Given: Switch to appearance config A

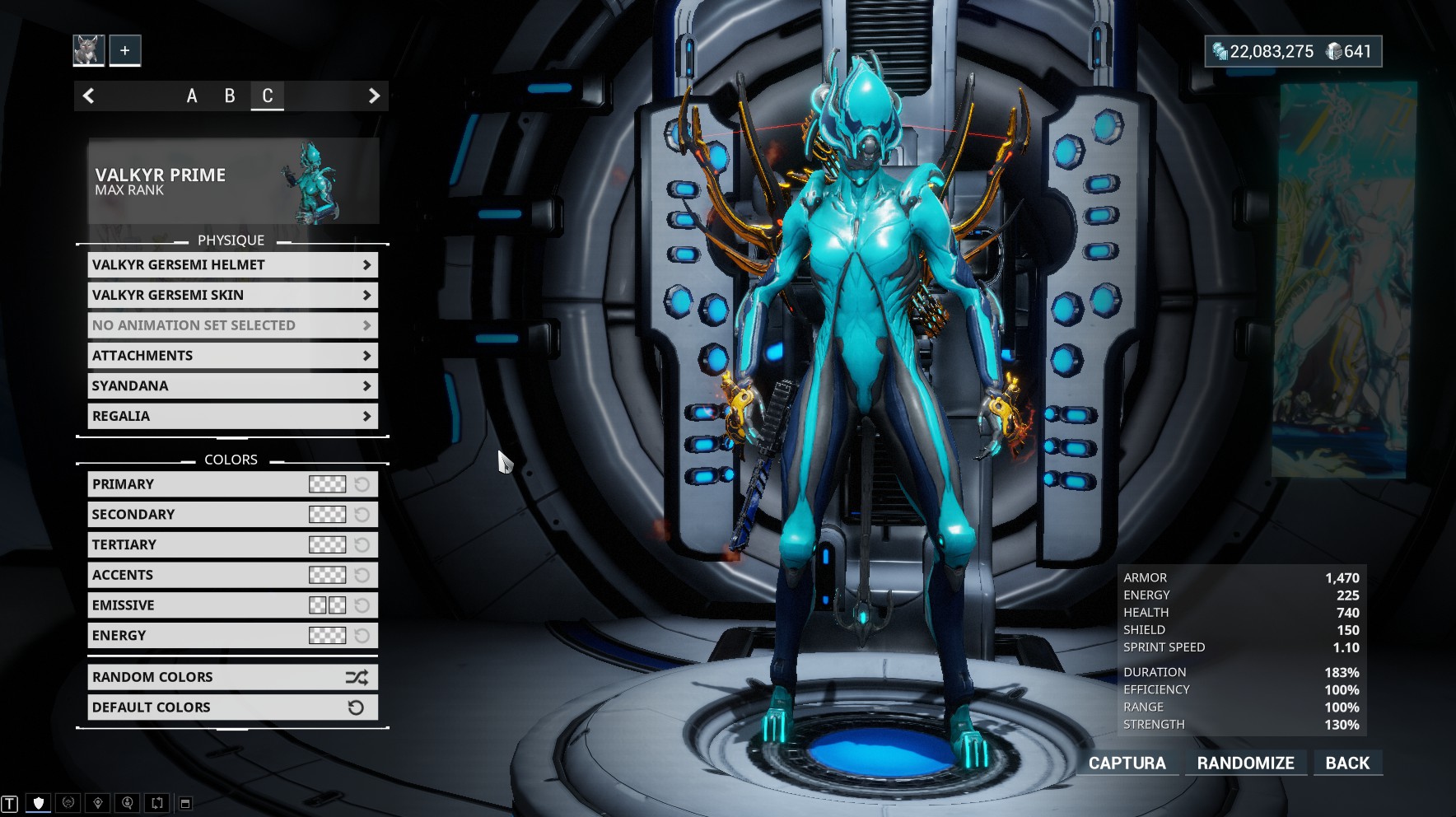Looking at the screenshot, I should point(192,96).
